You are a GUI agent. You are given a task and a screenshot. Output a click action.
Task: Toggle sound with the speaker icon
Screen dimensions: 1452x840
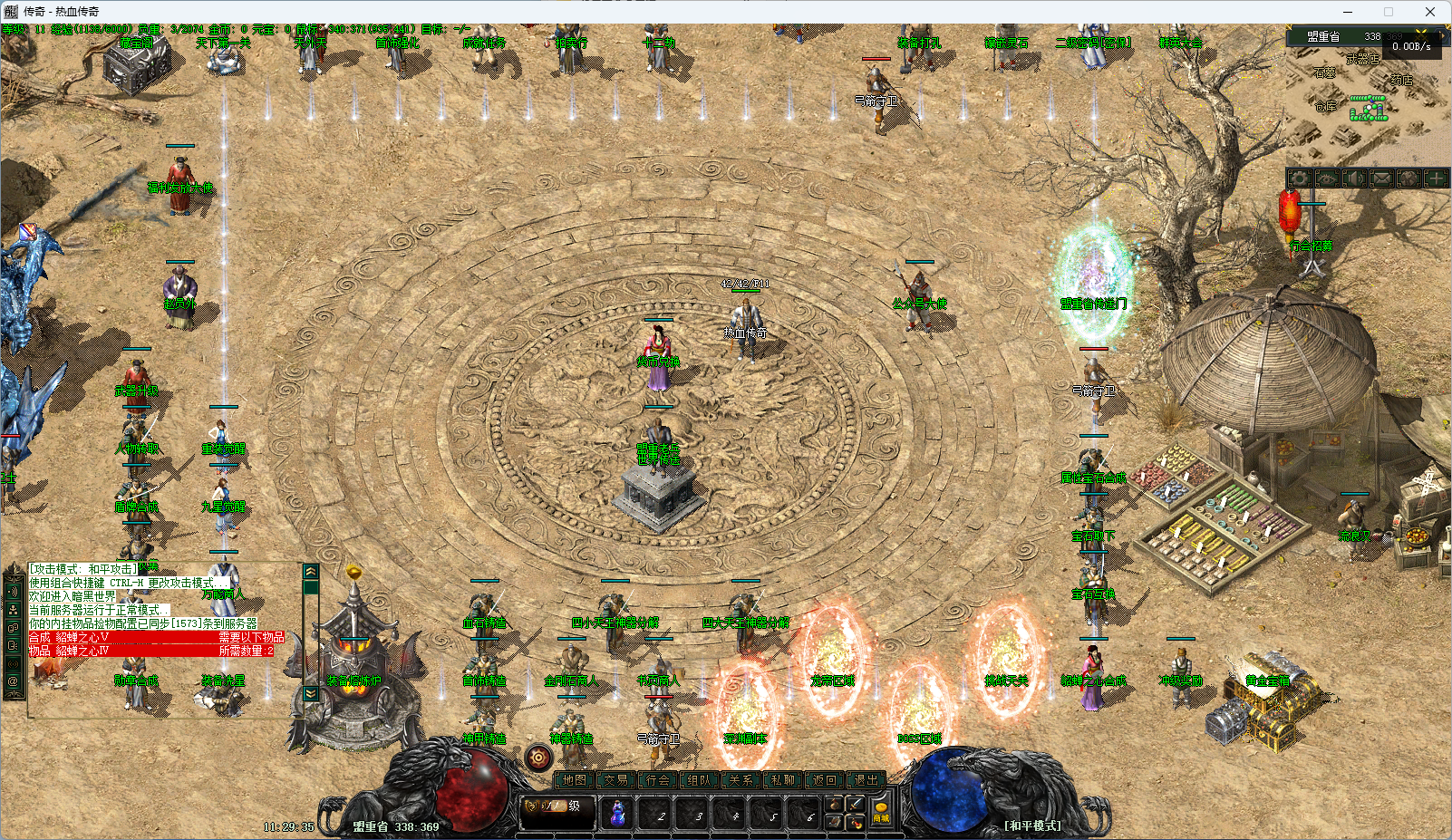[x=1354, y=179]
